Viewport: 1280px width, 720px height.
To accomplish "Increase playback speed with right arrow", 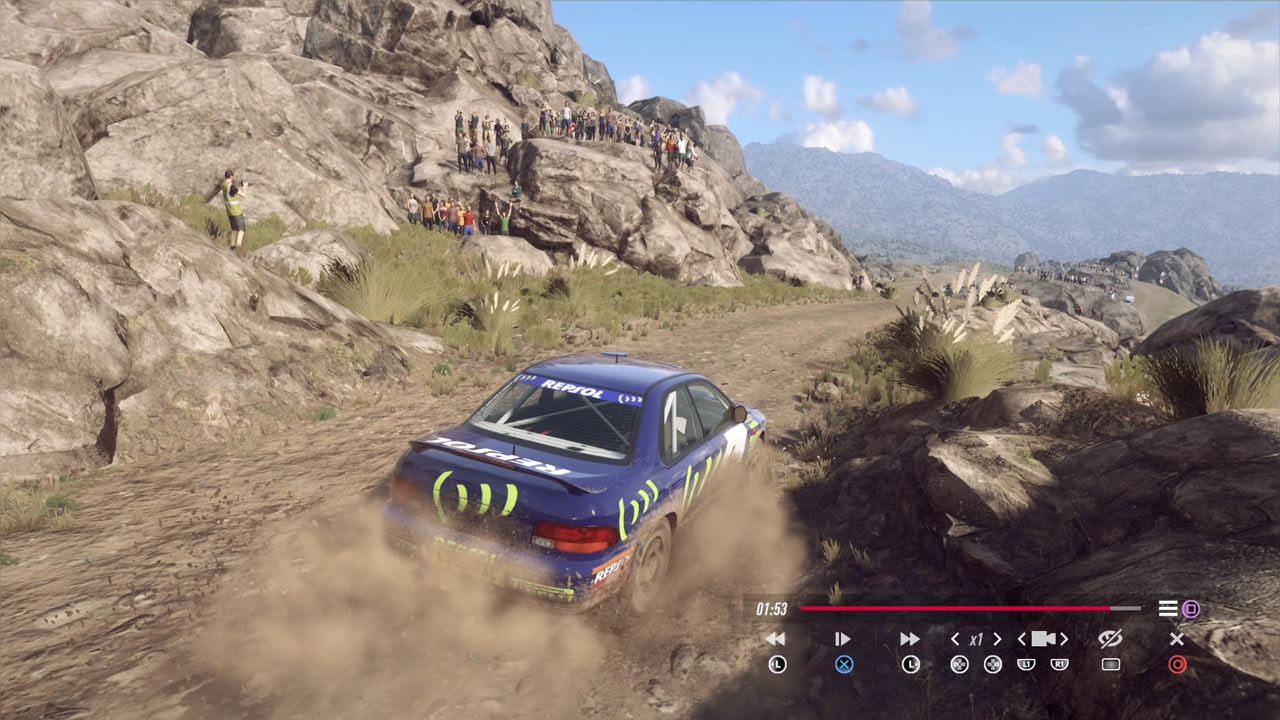I will (x=997, y=639).
